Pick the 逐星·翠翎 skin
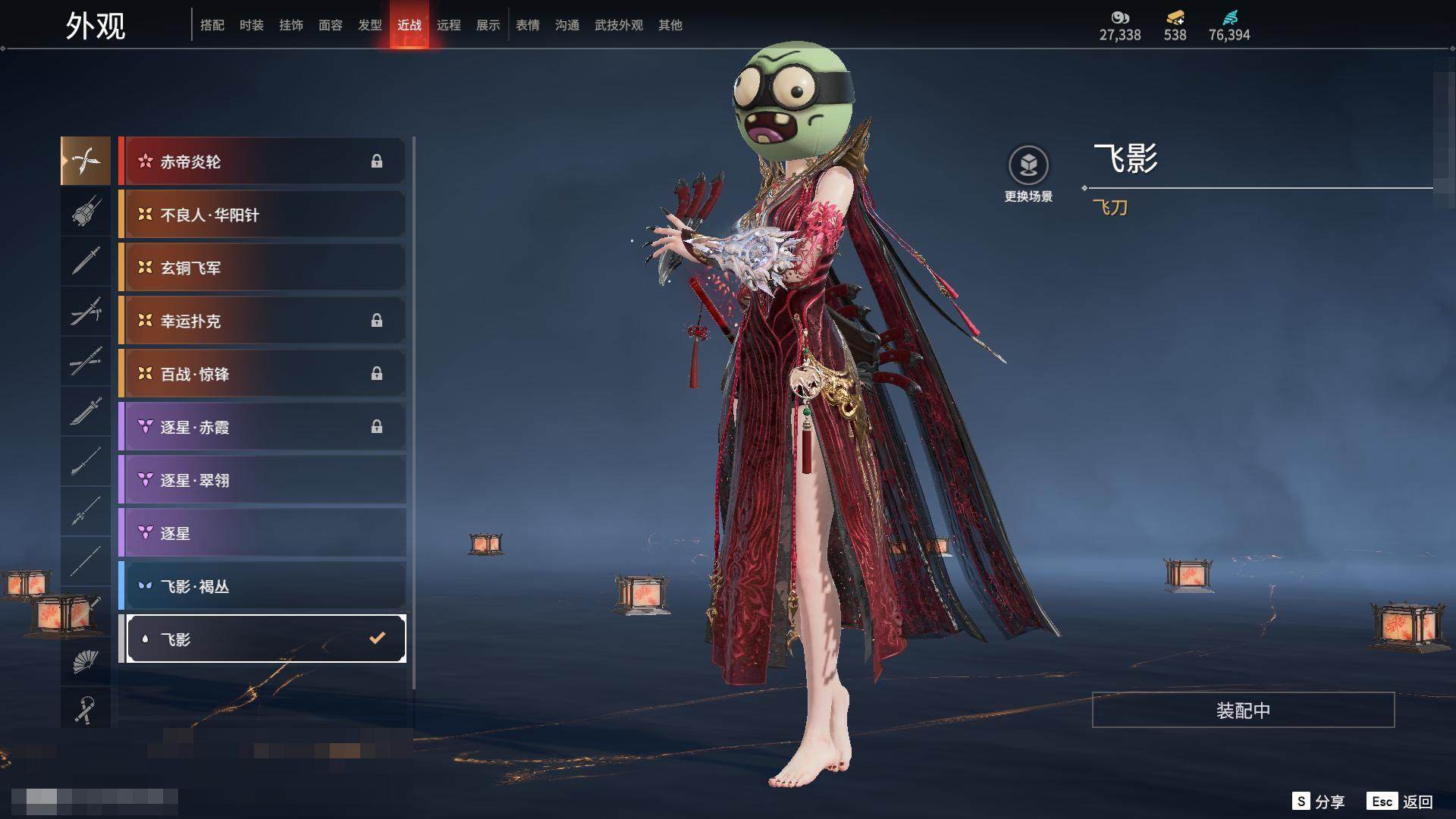The width and height of the screenshot is (1456, 819). point(262,480)
